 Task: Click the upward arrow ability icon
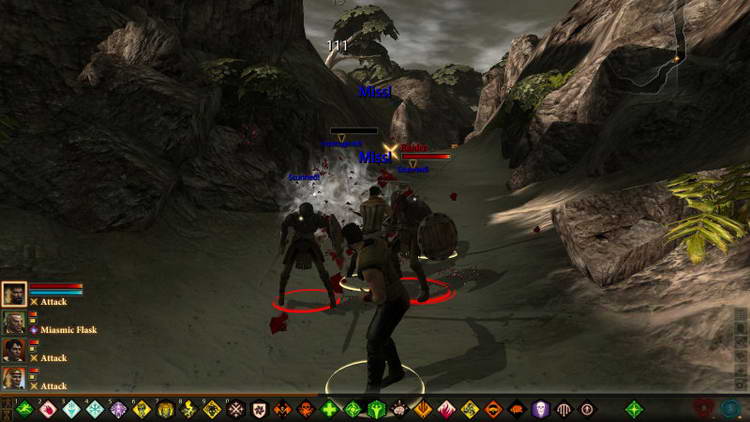point(587,409)
